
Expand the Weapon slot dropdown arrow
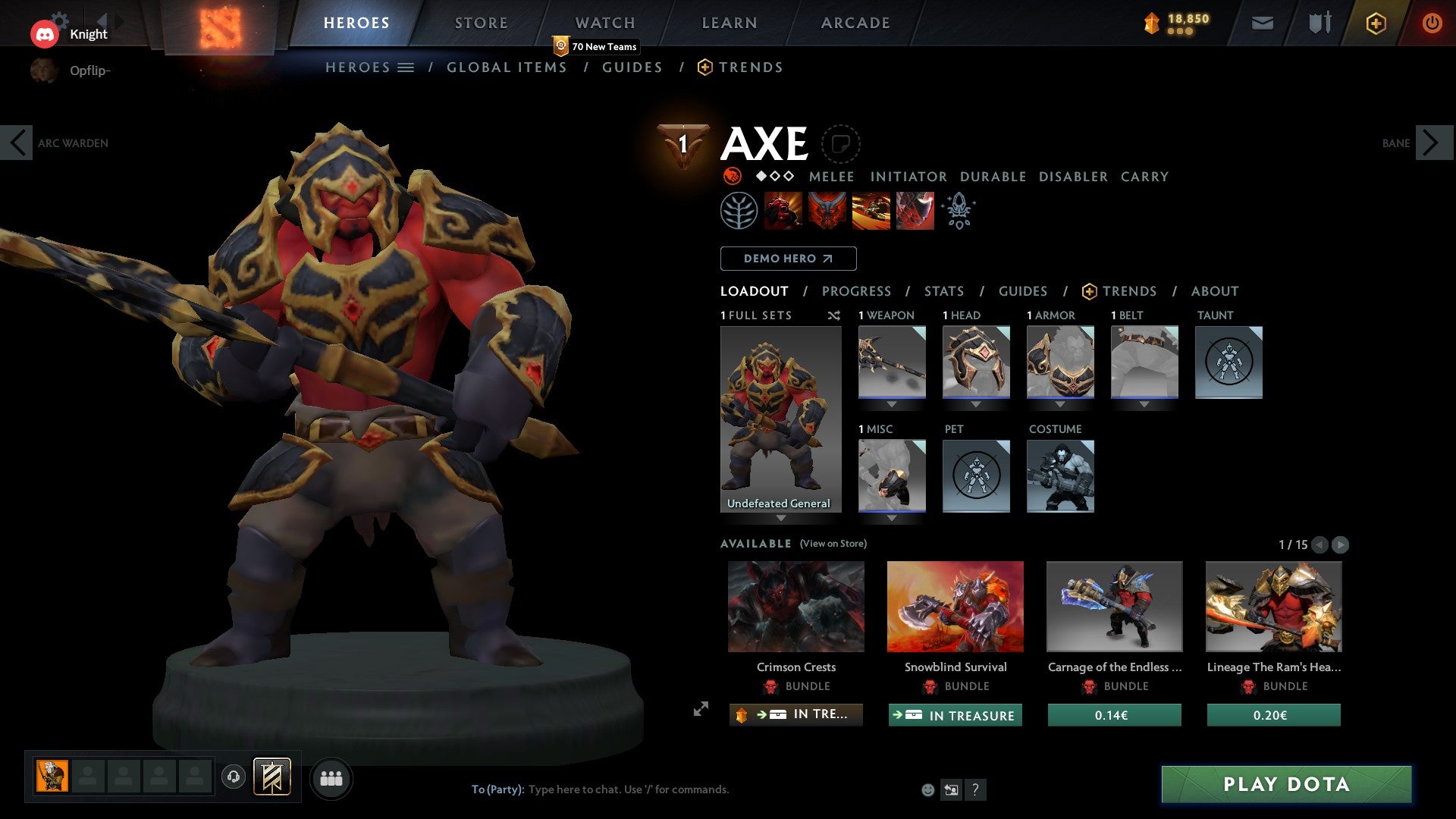coord(892,404)
